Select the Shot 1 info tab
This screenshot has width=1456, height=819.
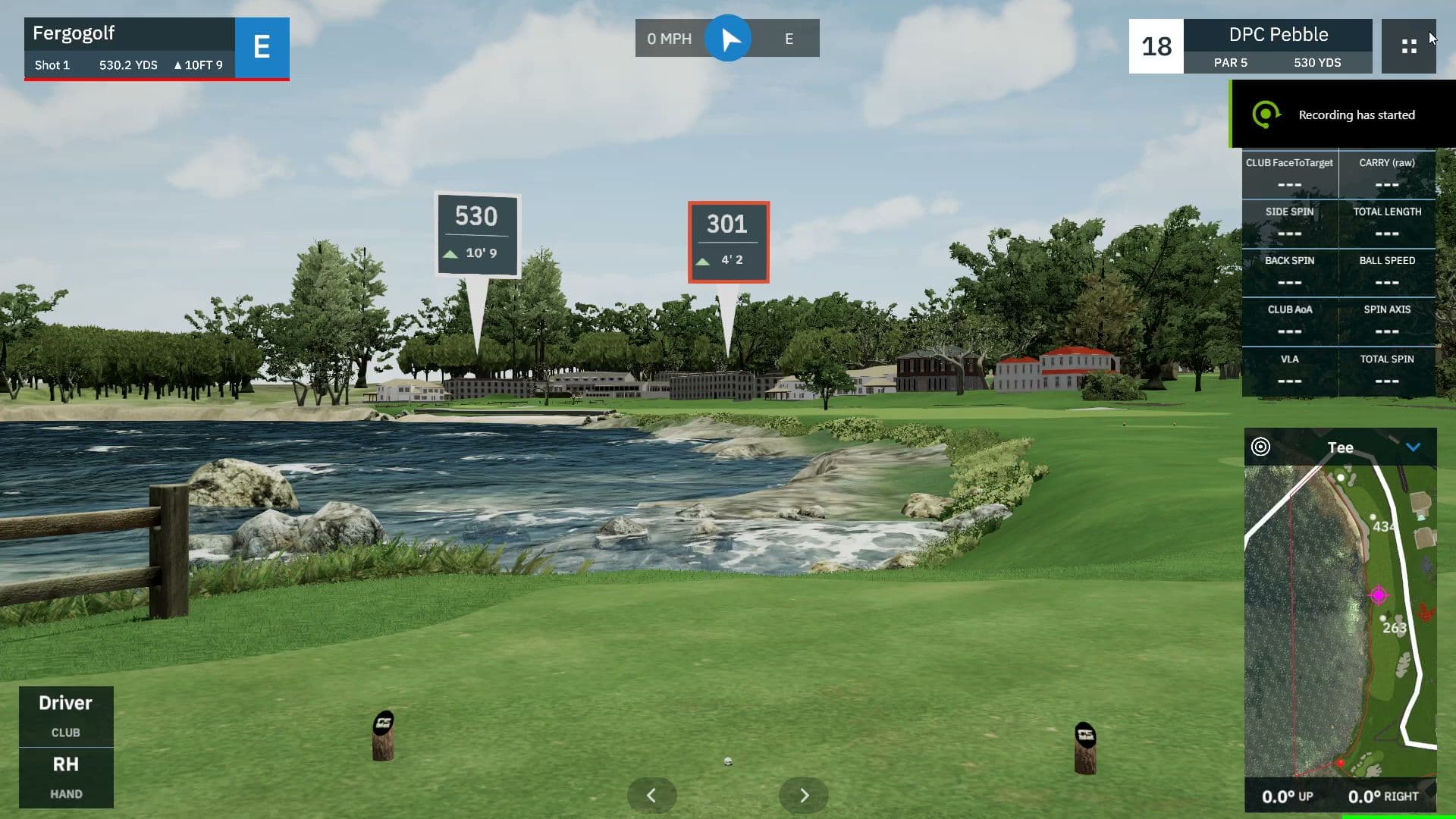[x=52, y=65]
